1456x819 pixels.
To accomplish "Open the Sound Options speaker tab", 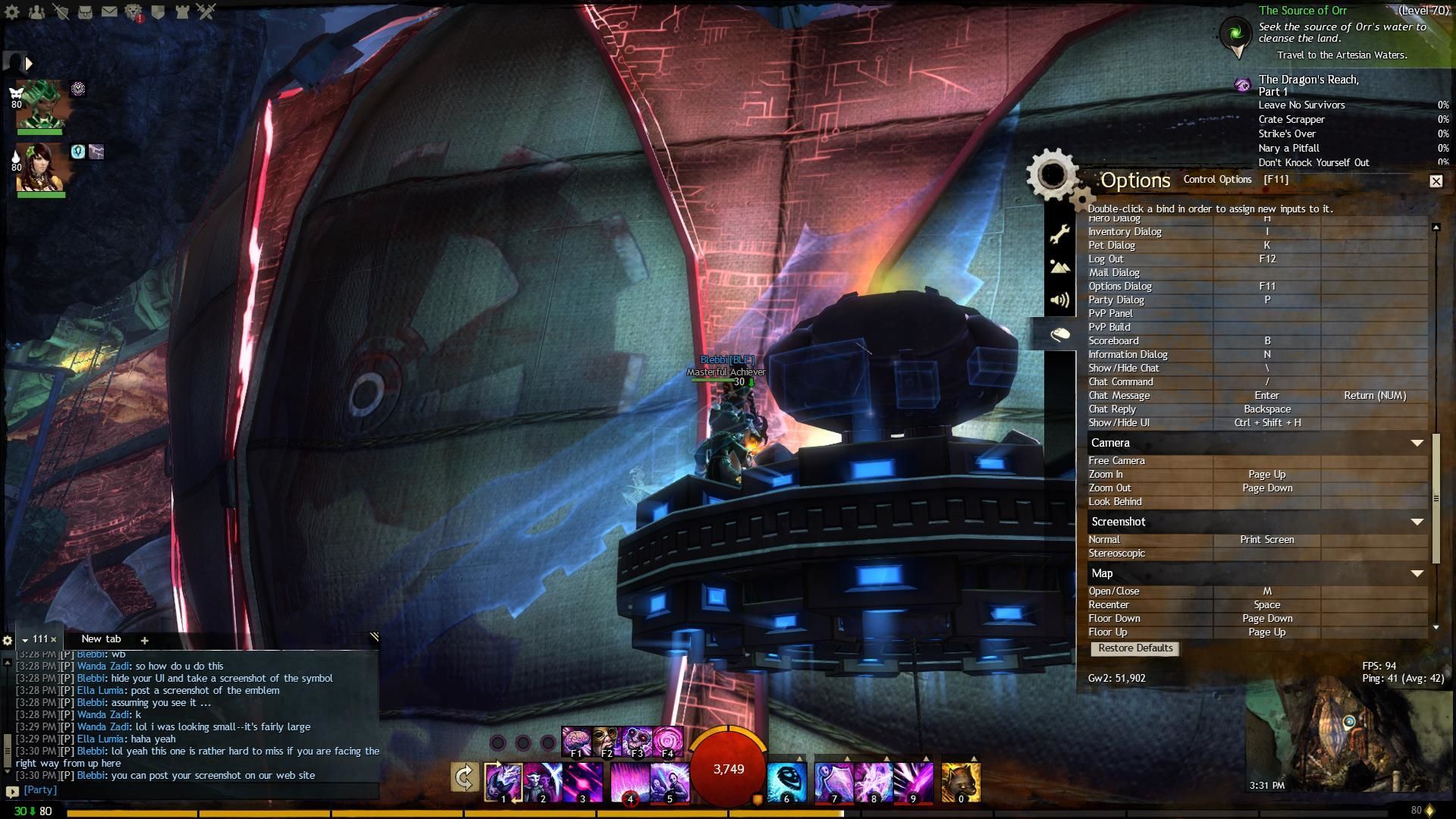I will (x=1059, y=300).
